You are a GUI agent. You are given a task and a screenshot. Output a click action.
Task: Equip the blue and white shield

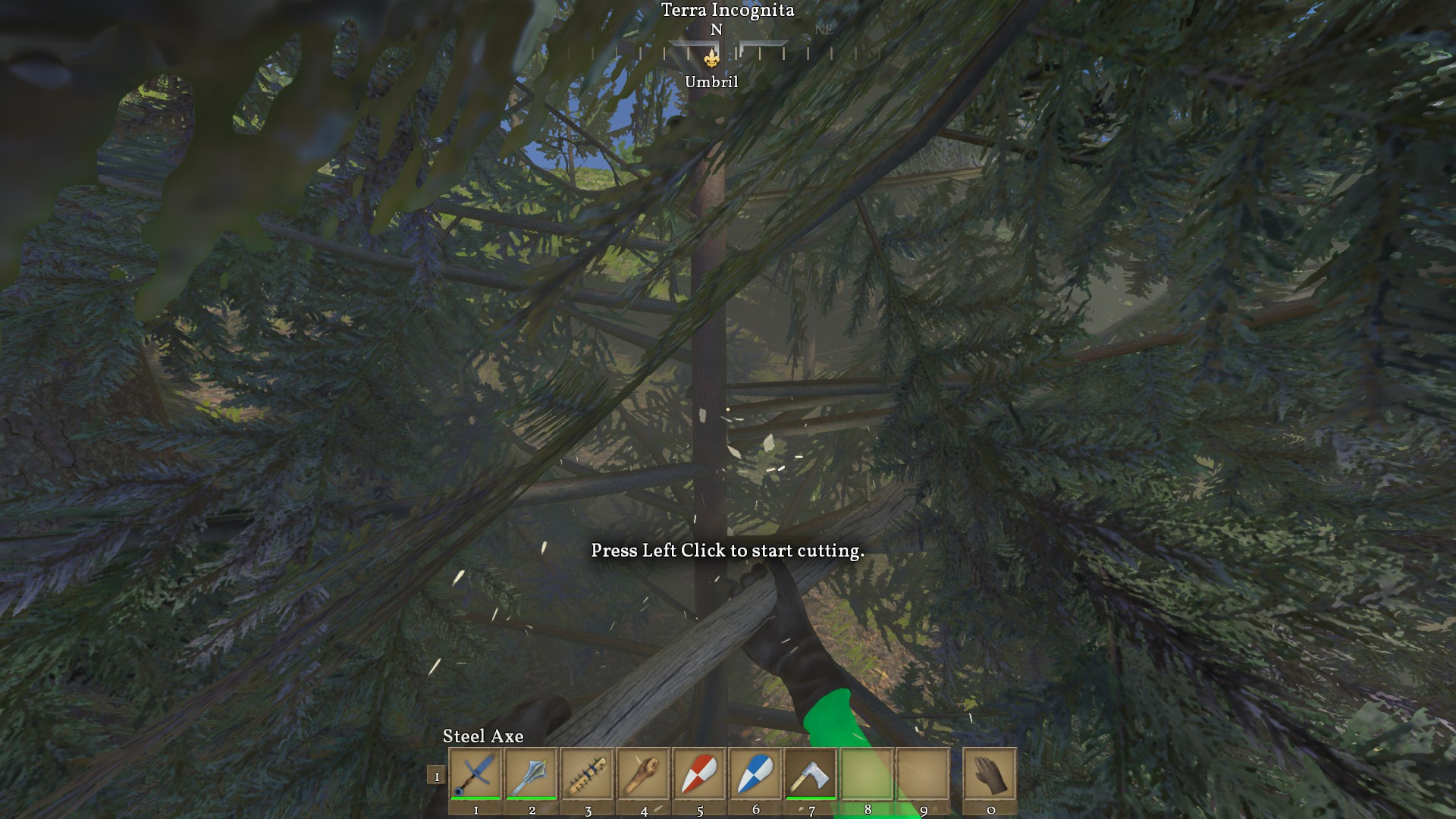click(x=755, y=774)
